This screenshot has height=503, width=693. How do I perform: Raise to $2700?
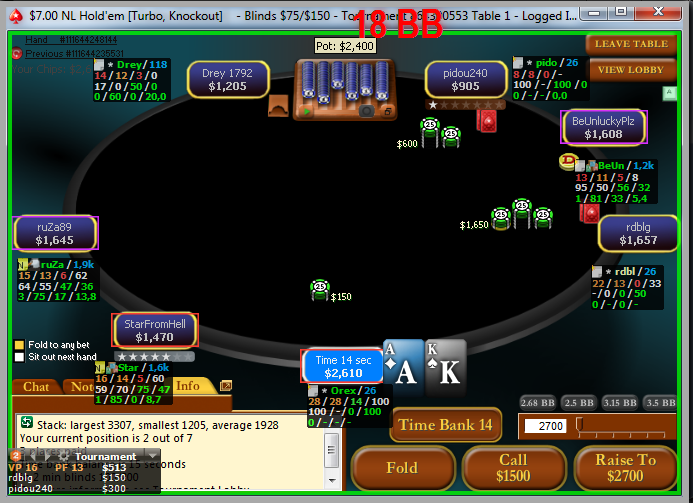[x=626, y=469]
